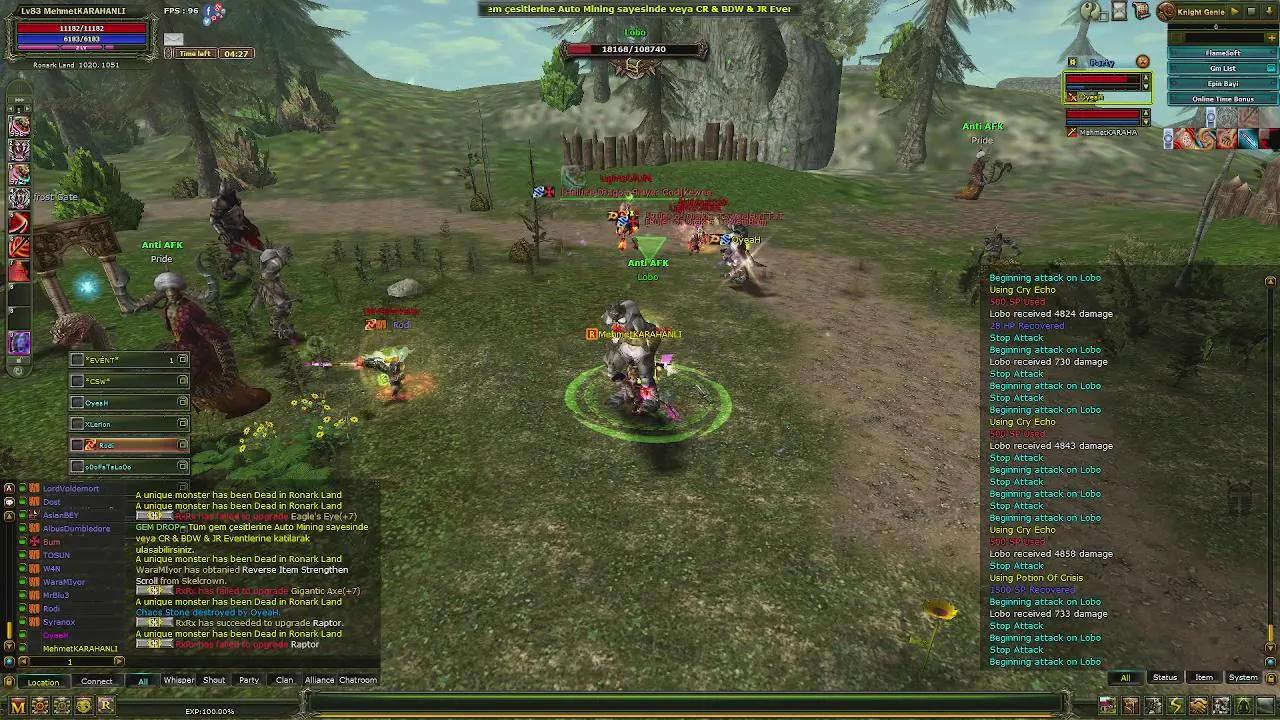Show the Item log tab
Image resolution: width=1280 pixels, height=720 pixels.
pos(1204,678)
